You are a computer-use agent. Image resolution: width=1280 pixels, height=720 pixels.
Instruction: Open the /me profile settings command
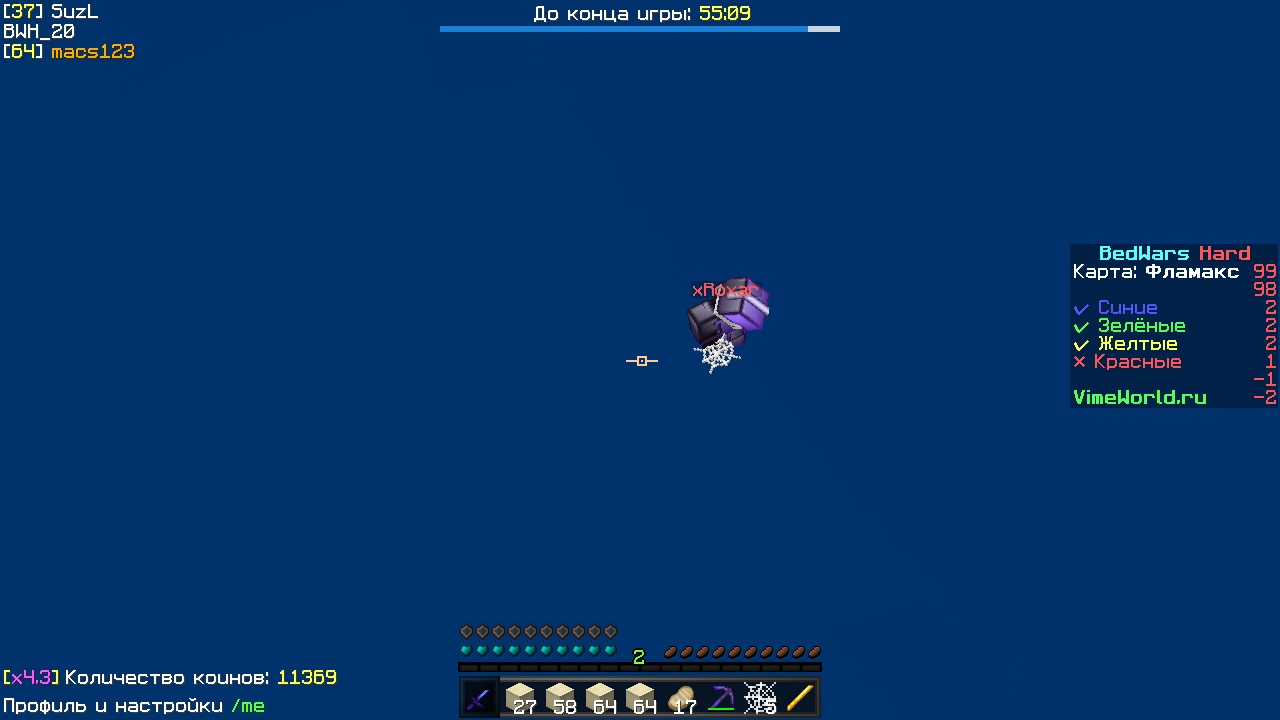pos(249,706)
